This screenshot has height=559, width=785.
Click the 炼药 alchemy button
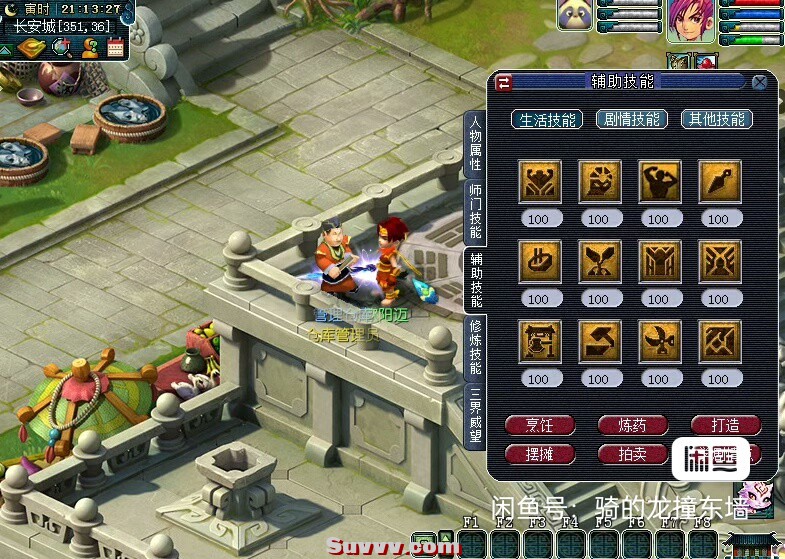(x=632, y=425)
